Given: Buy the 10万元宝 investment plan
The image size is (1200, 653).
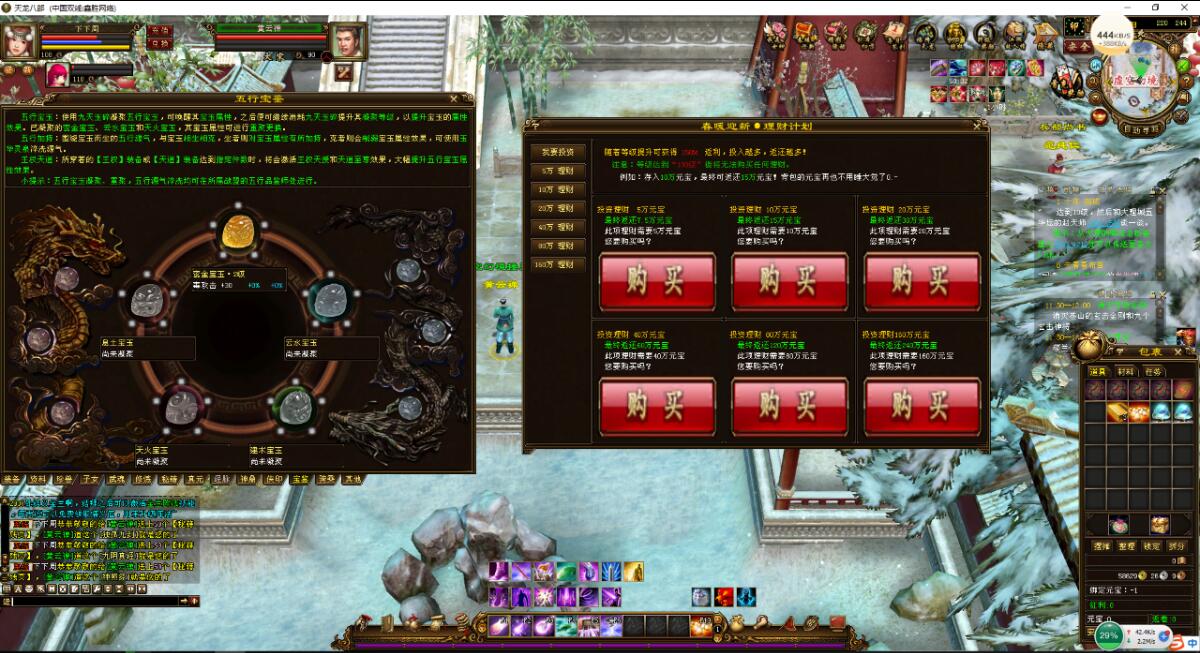Looking at the screenshot, I should point(789,282).
